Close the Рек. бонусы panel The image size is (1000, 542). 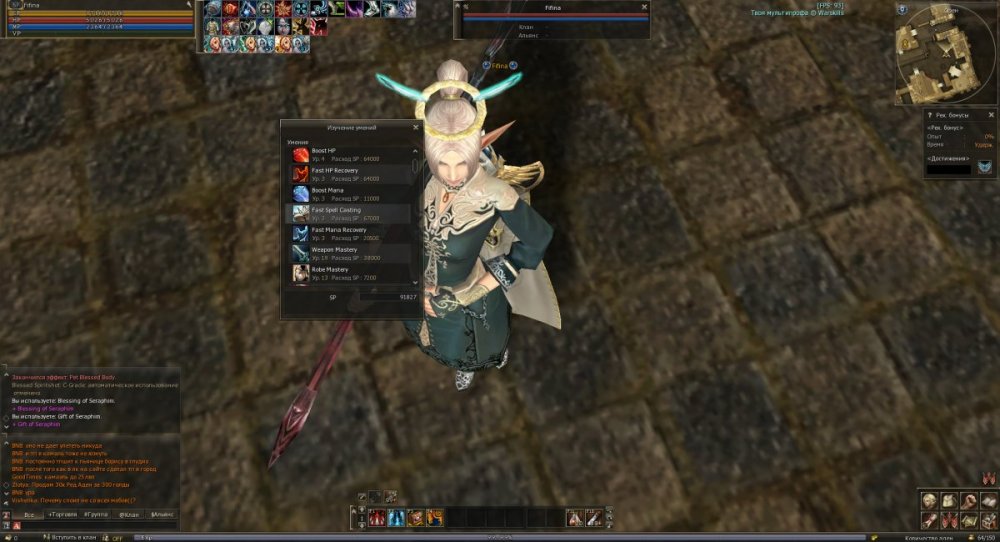(x=991, y=115)
